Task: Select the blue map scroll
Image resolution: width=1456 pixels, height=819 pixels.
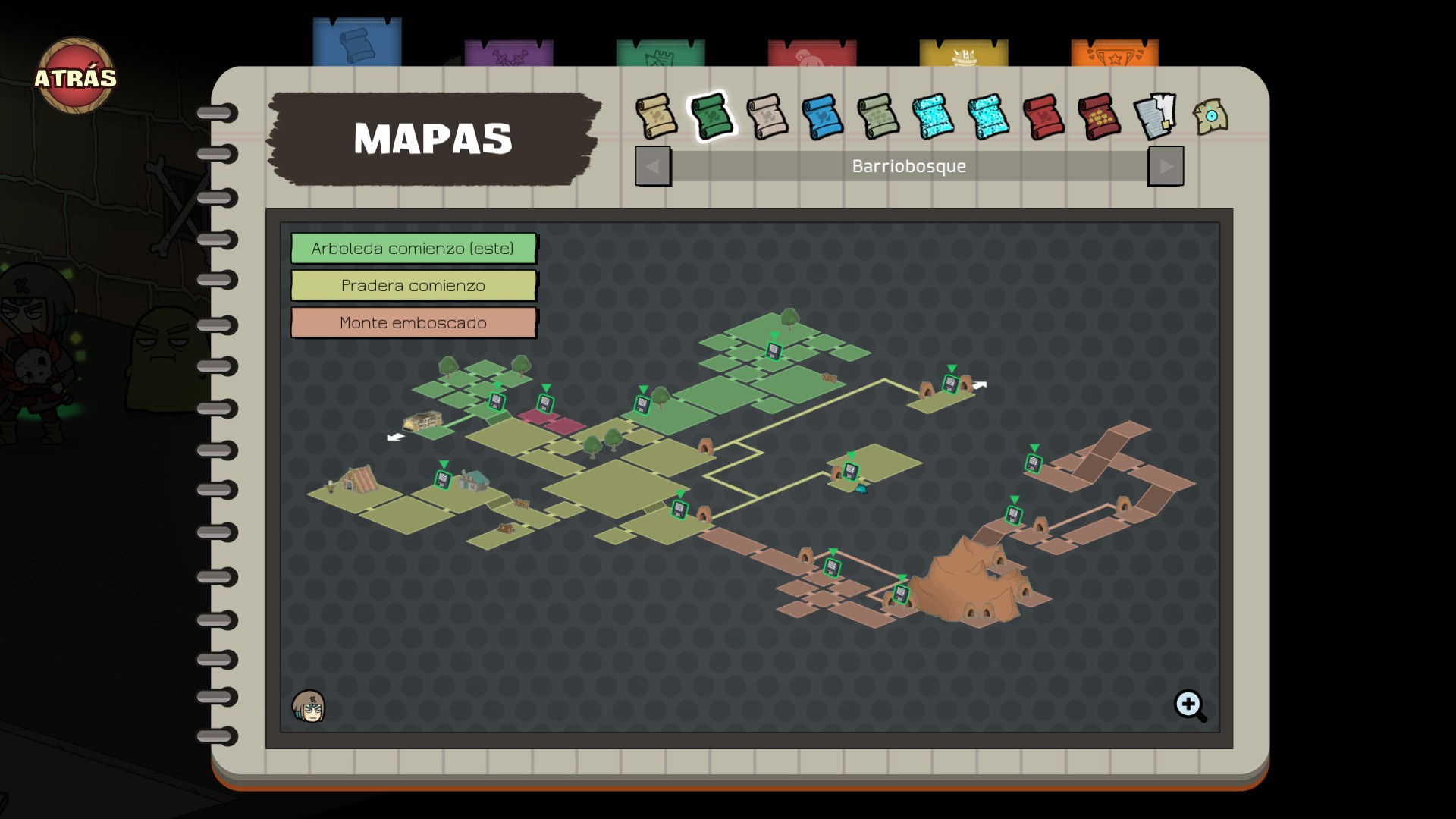Action: 822,117
